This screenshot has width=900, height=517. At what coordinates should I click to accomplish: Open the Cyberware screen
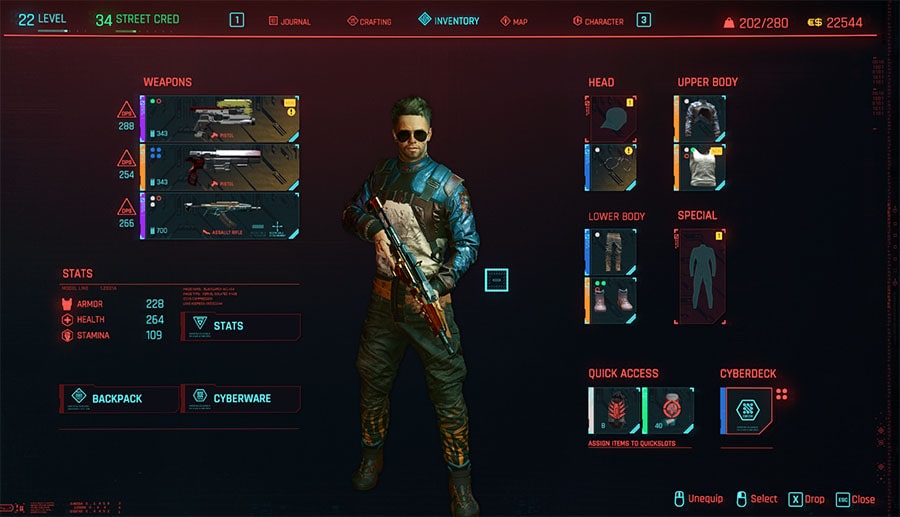click(x=241, y=398)
